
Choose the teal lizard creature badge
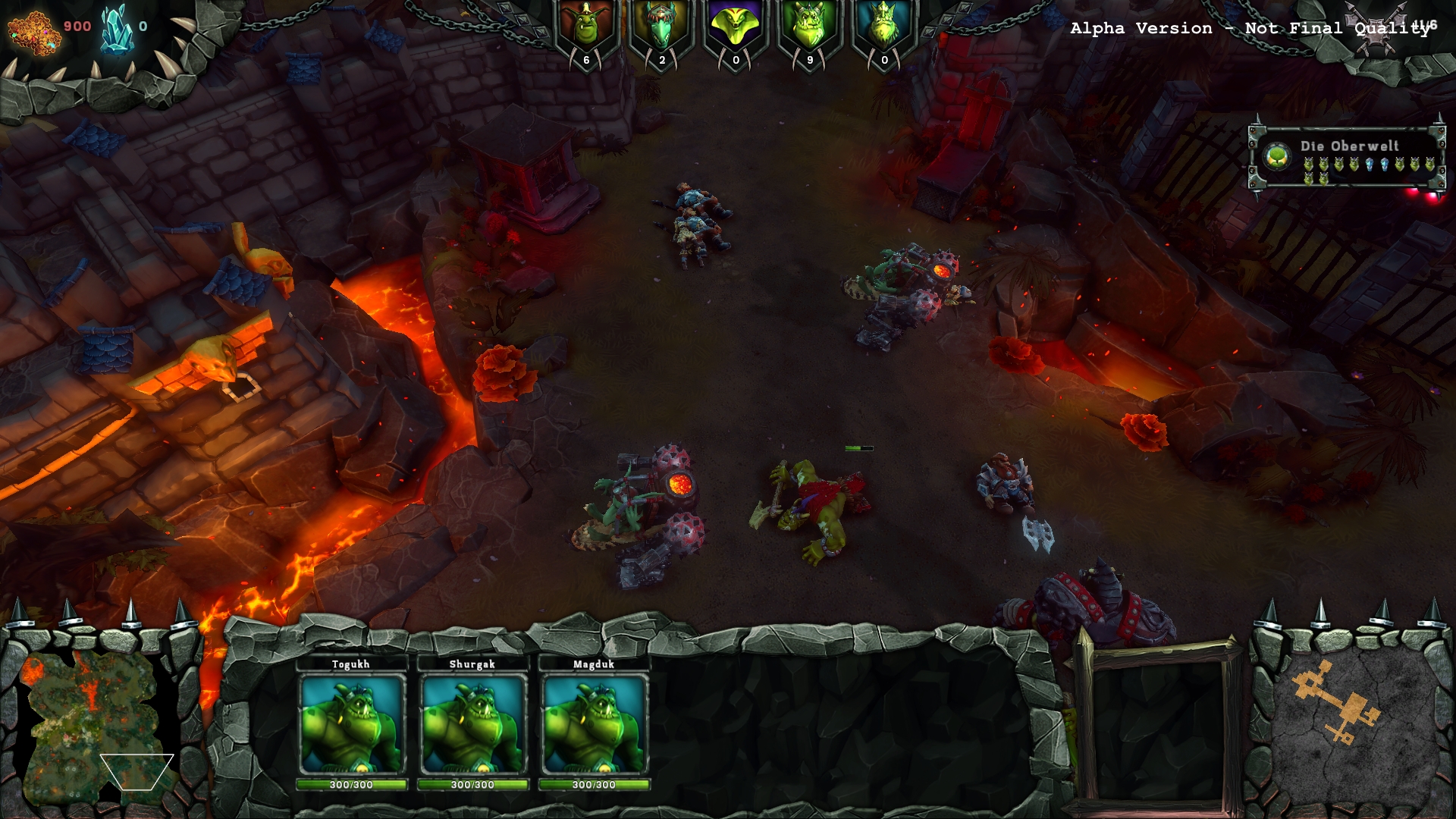pos(661,30)
